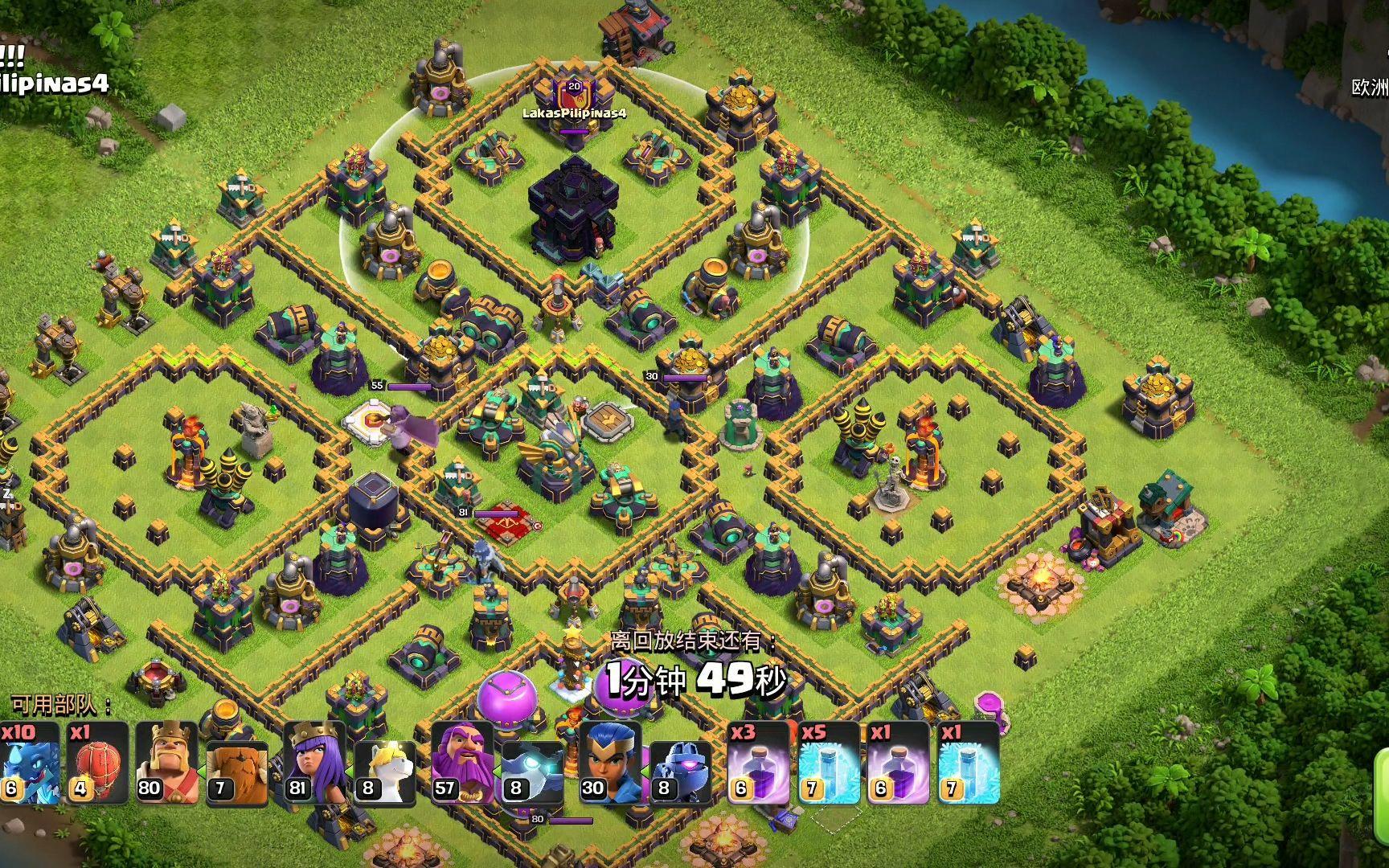The width and height of the screenshot is (1389, 868).
Task: Choose the Barbarian King hero card
Action: [x=167, y=764]
